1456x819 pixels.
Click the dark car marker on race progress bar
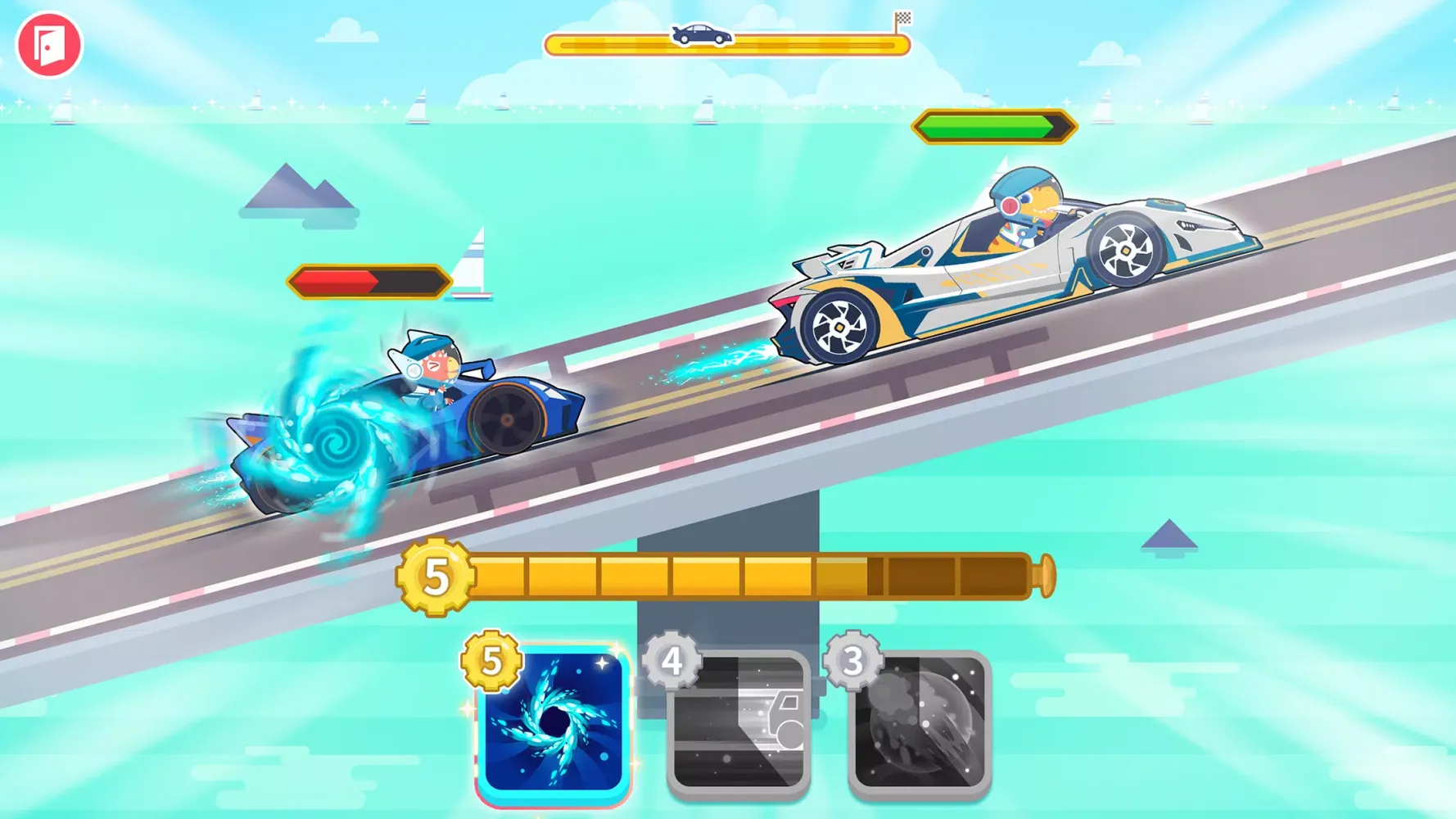pos(700,34)
